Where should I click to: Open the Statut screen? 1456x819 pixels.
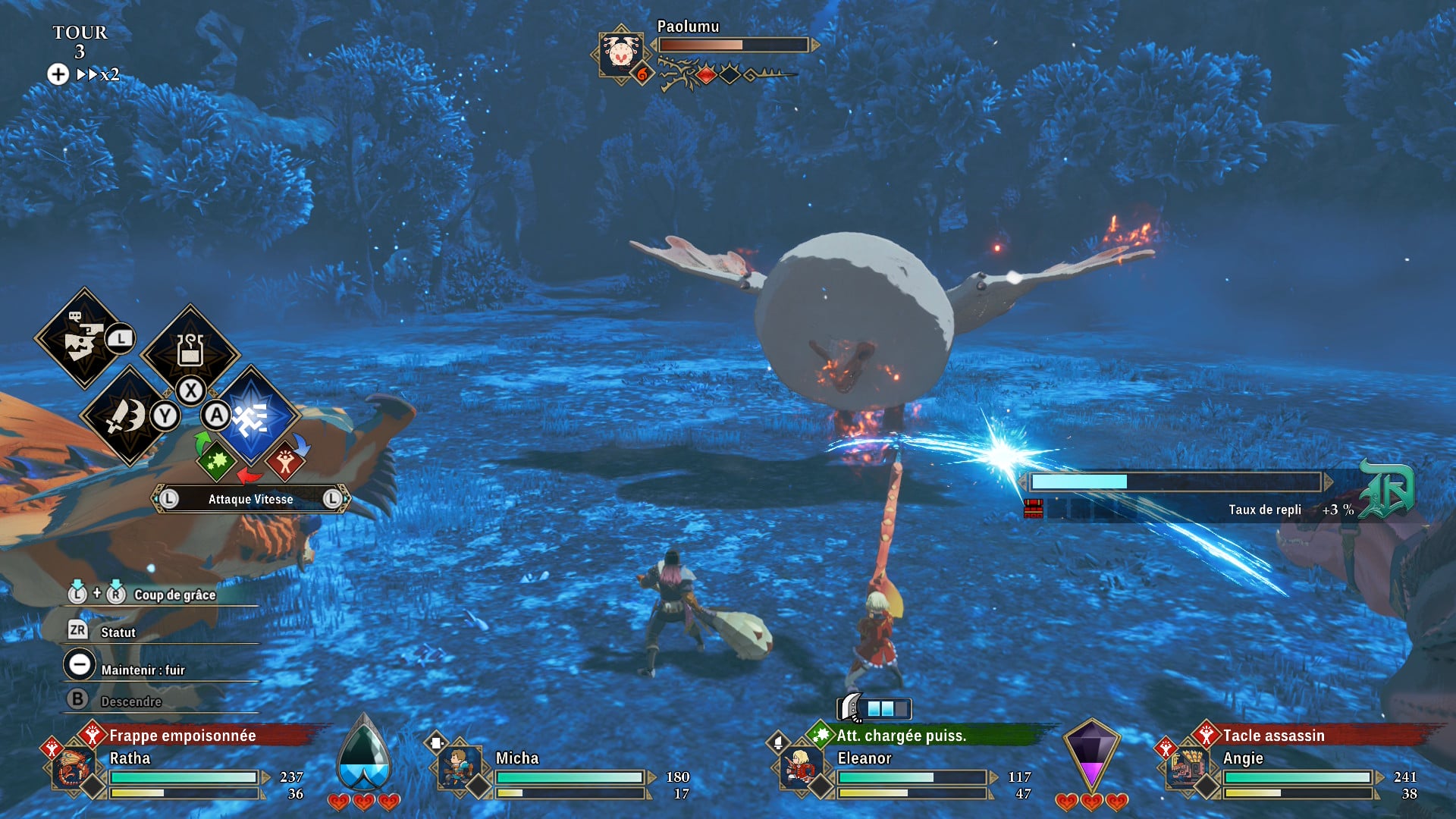coord(118,632)
